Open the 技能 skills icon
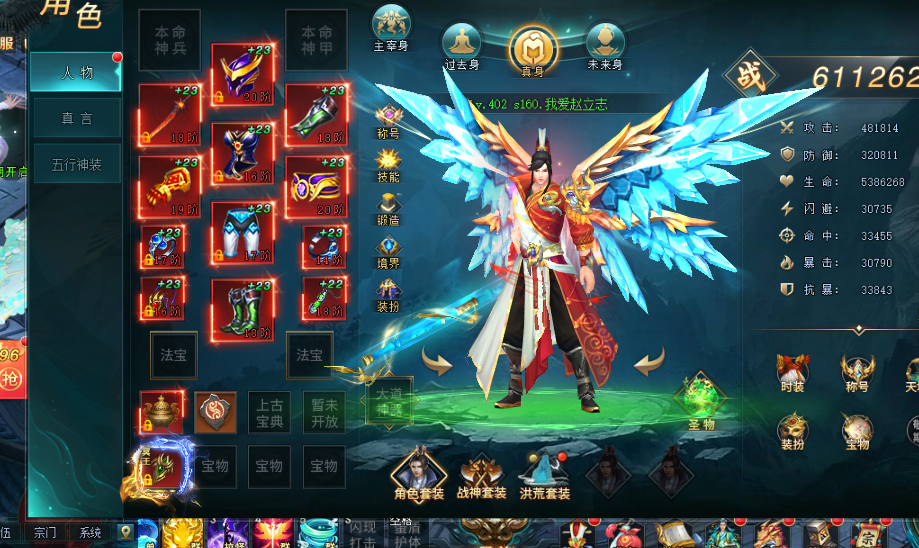 pyautogui.click(x=388, y=164)
